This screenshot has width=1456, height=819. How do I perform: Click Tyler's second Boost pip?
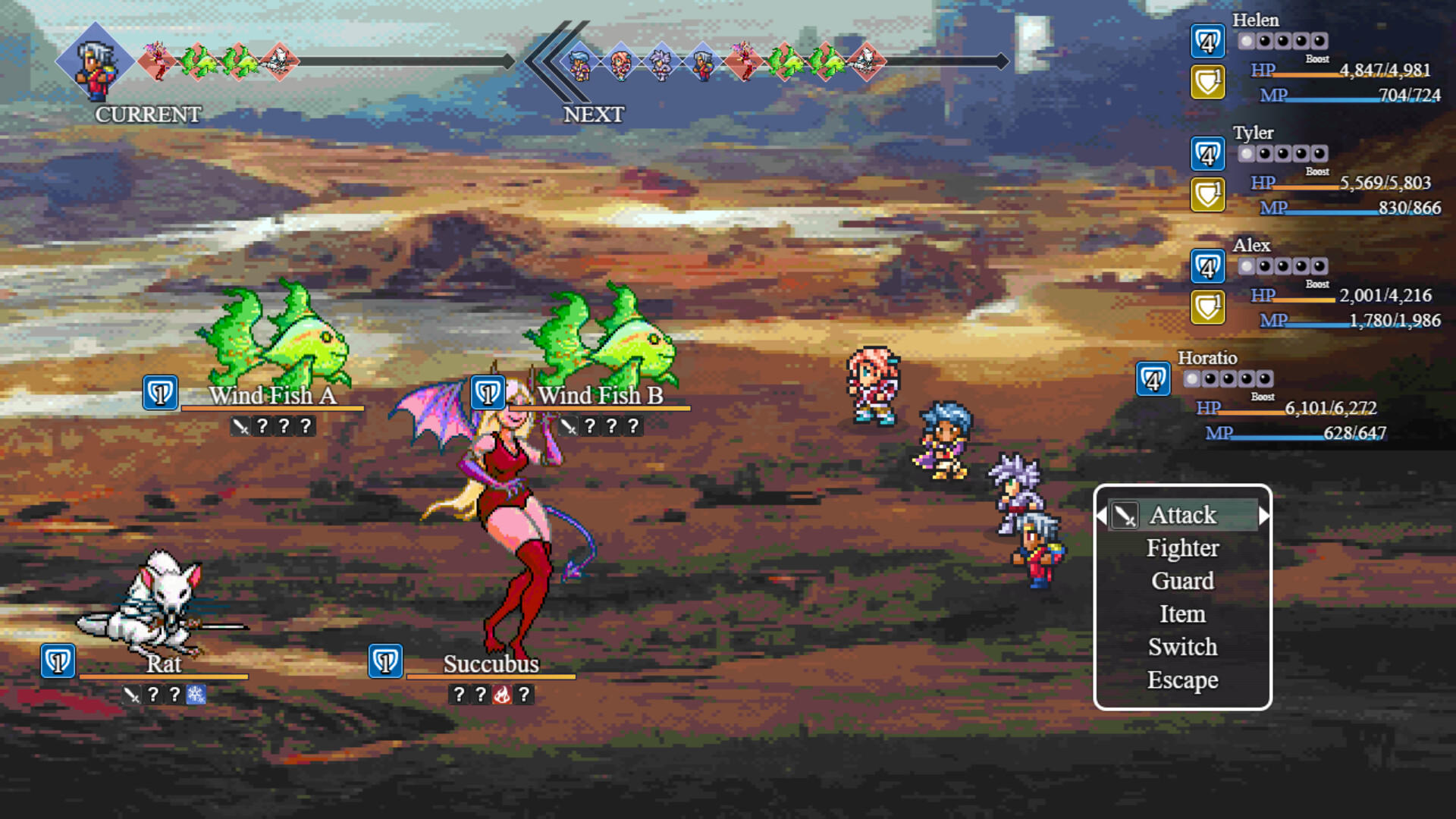pyautogui.click(x=1266, y=154)
